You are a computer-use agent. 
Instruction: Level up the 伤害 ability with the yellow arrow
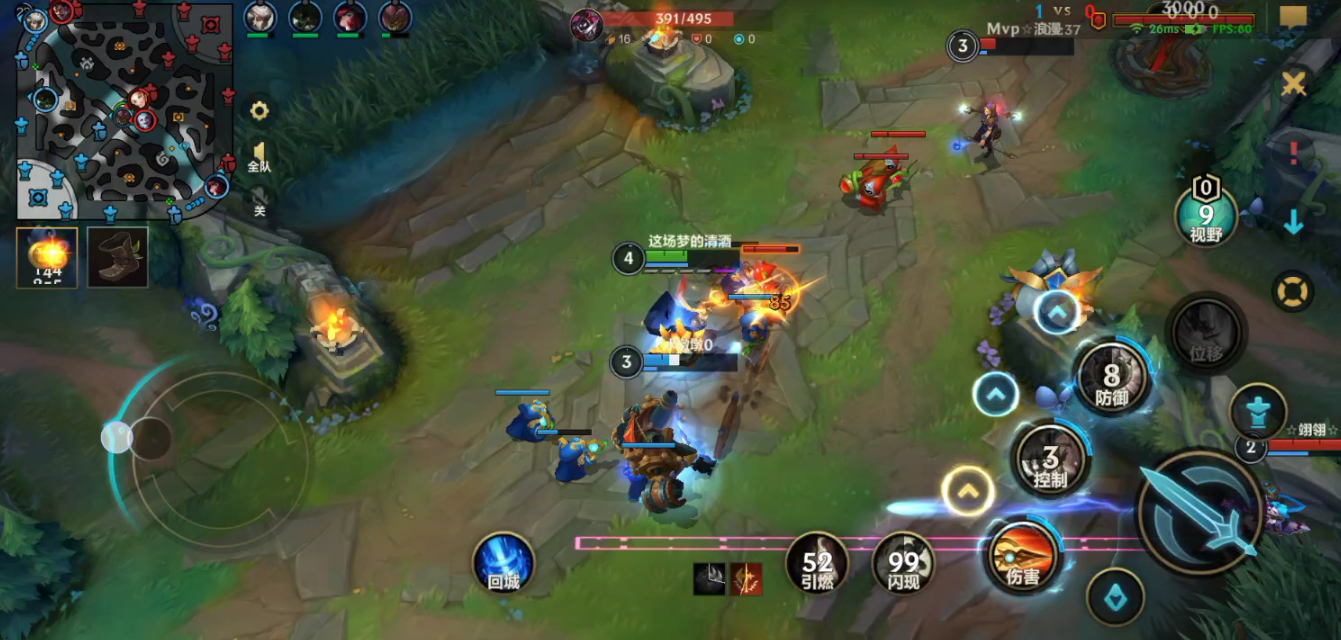click(967, 491)
